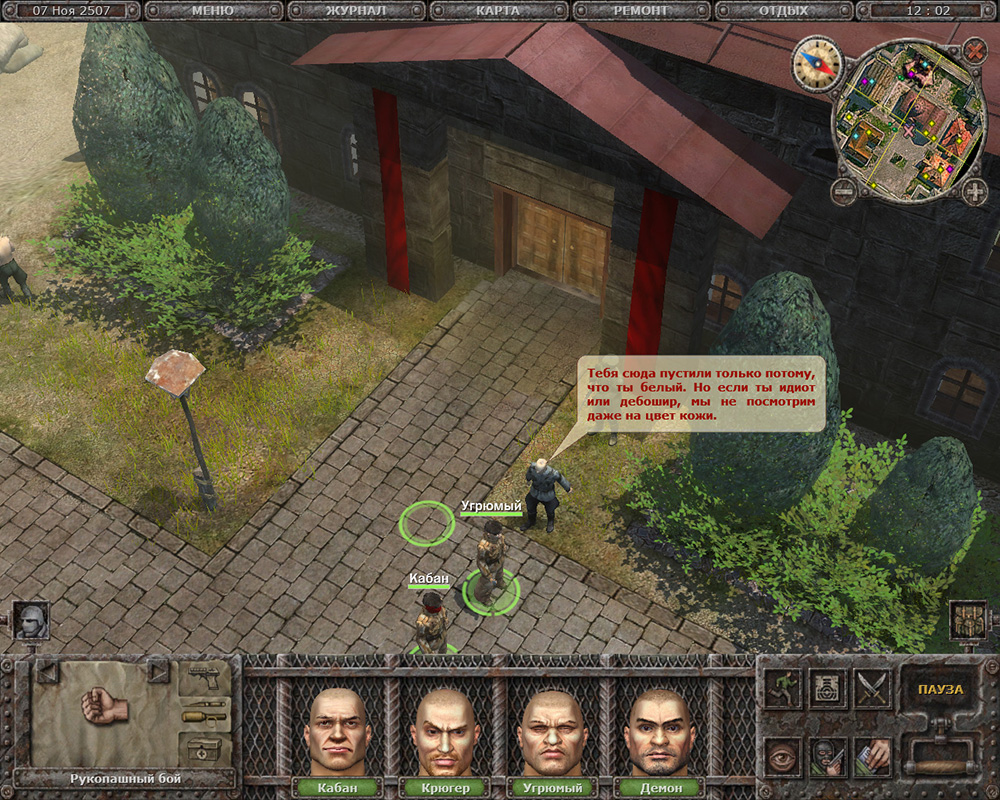The width and height of the screenshot is (1000, 800).
Task: Show the КАРТА map screen
Action: [497, 11]
